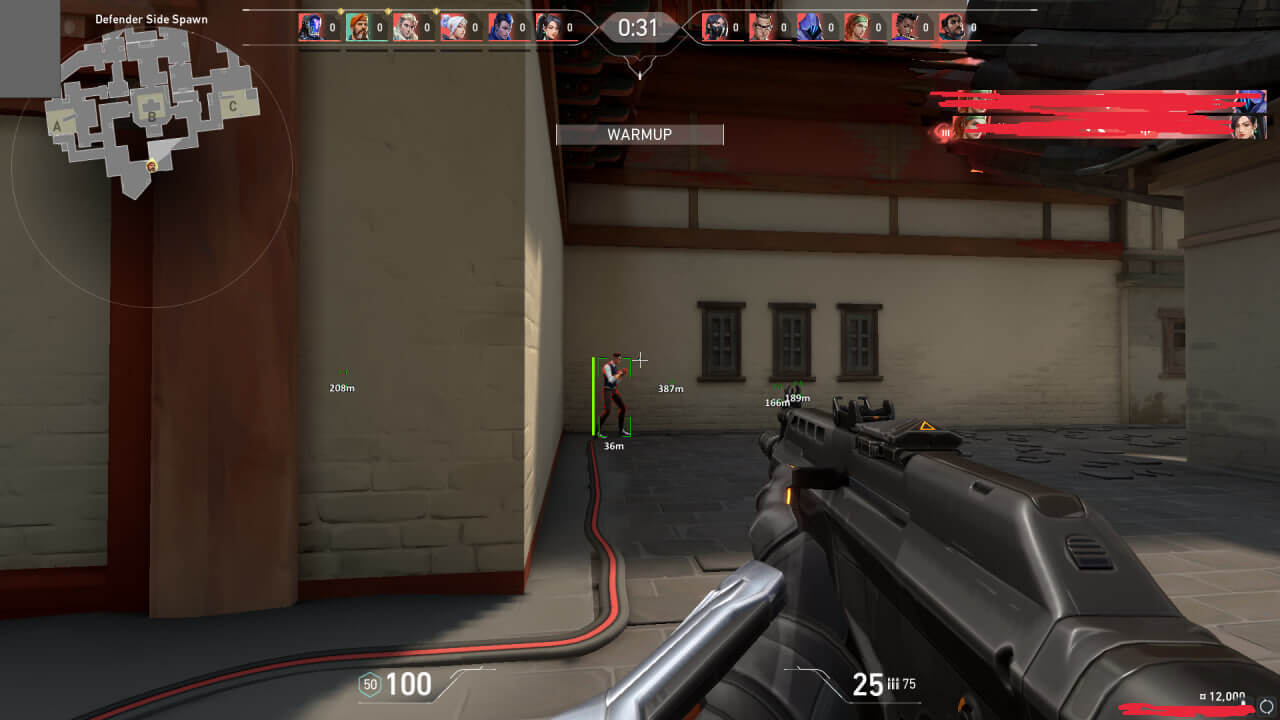Select KAY/O's portrait in the scoreboard

click(311, 27)
